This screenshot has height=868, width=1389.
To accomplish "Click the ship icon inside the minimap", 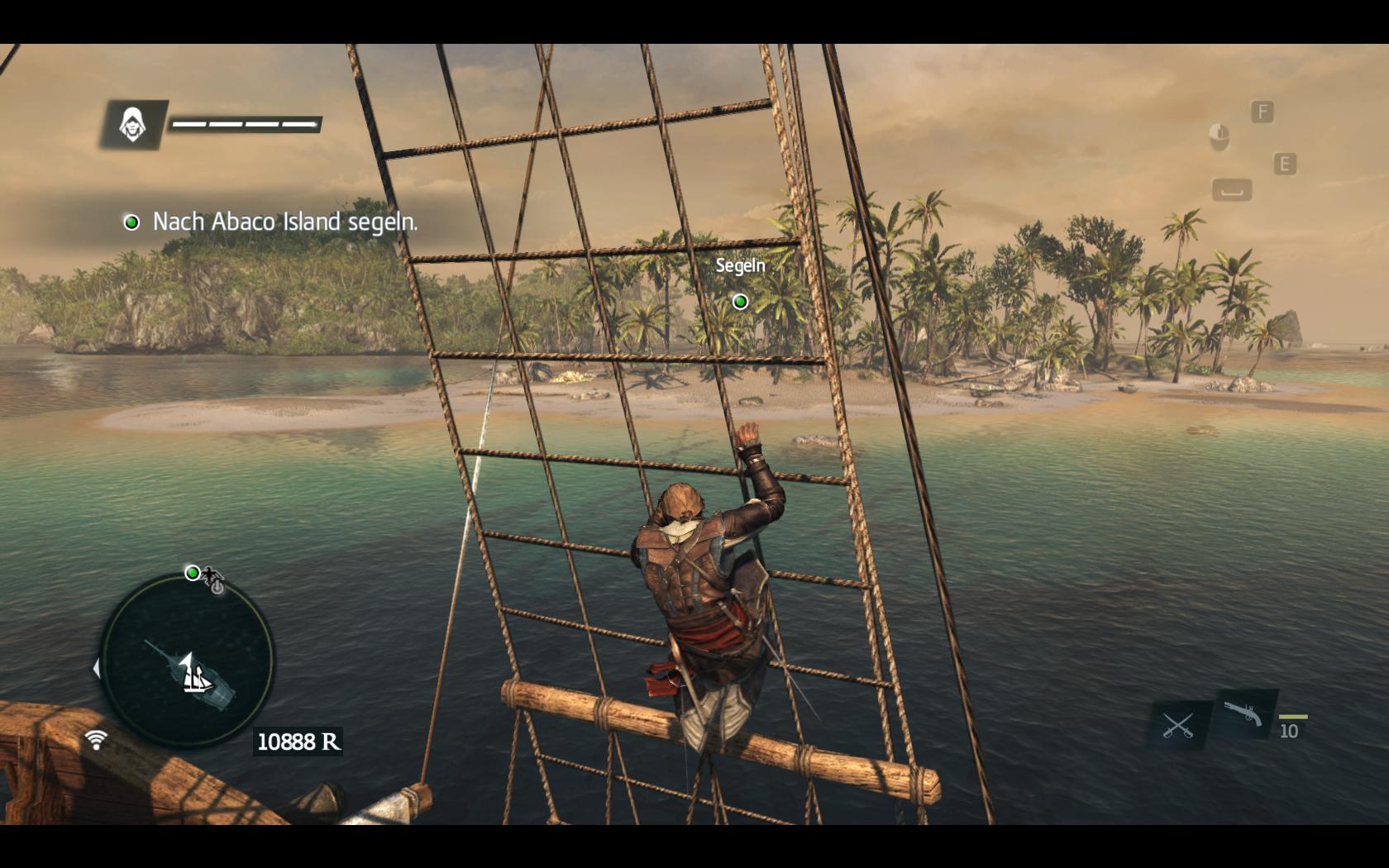I will coord(198,675).
